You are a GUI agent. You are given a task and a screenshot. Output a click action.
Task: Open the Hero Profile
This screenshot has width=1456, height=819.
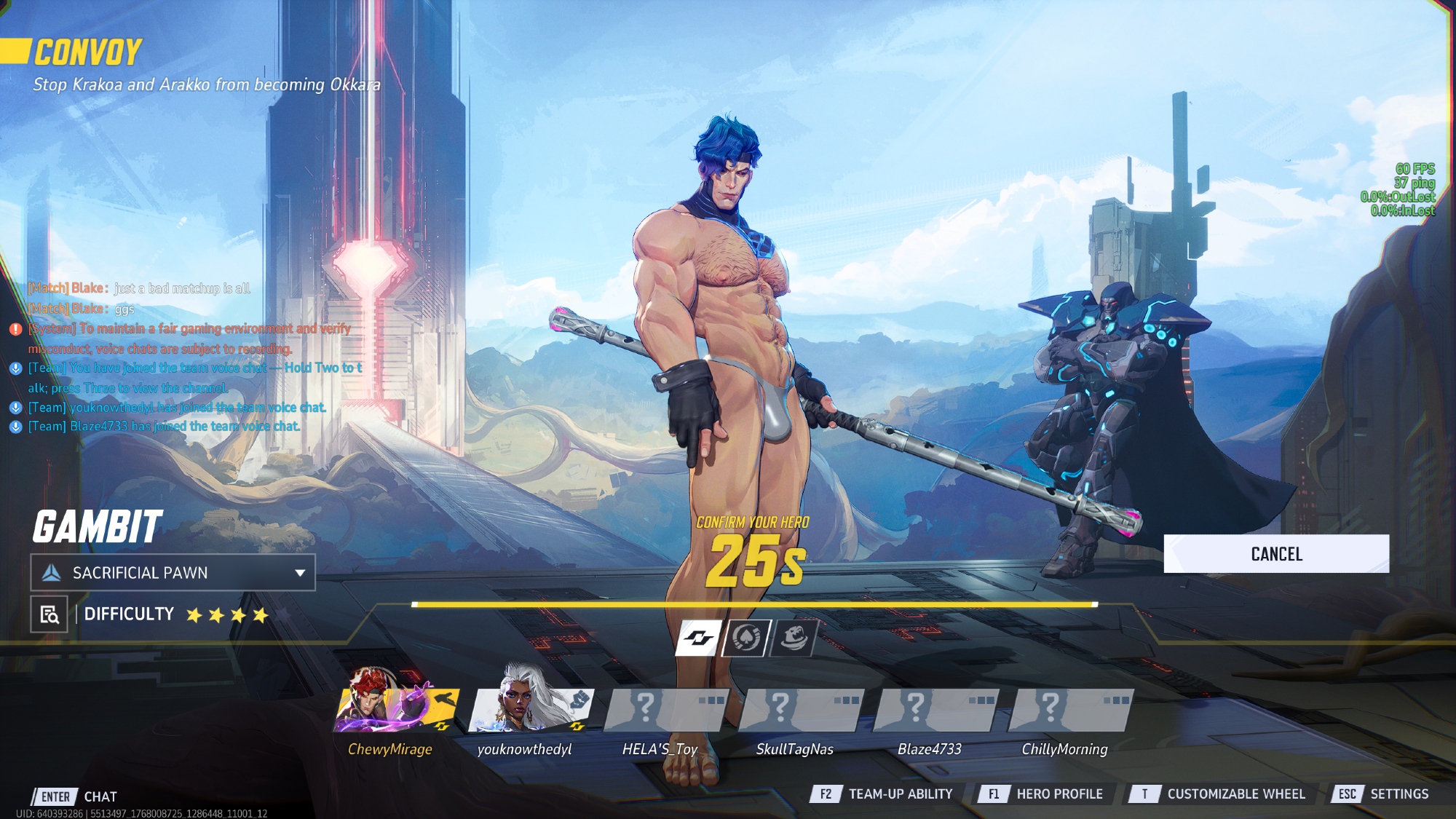point(1041,794)
